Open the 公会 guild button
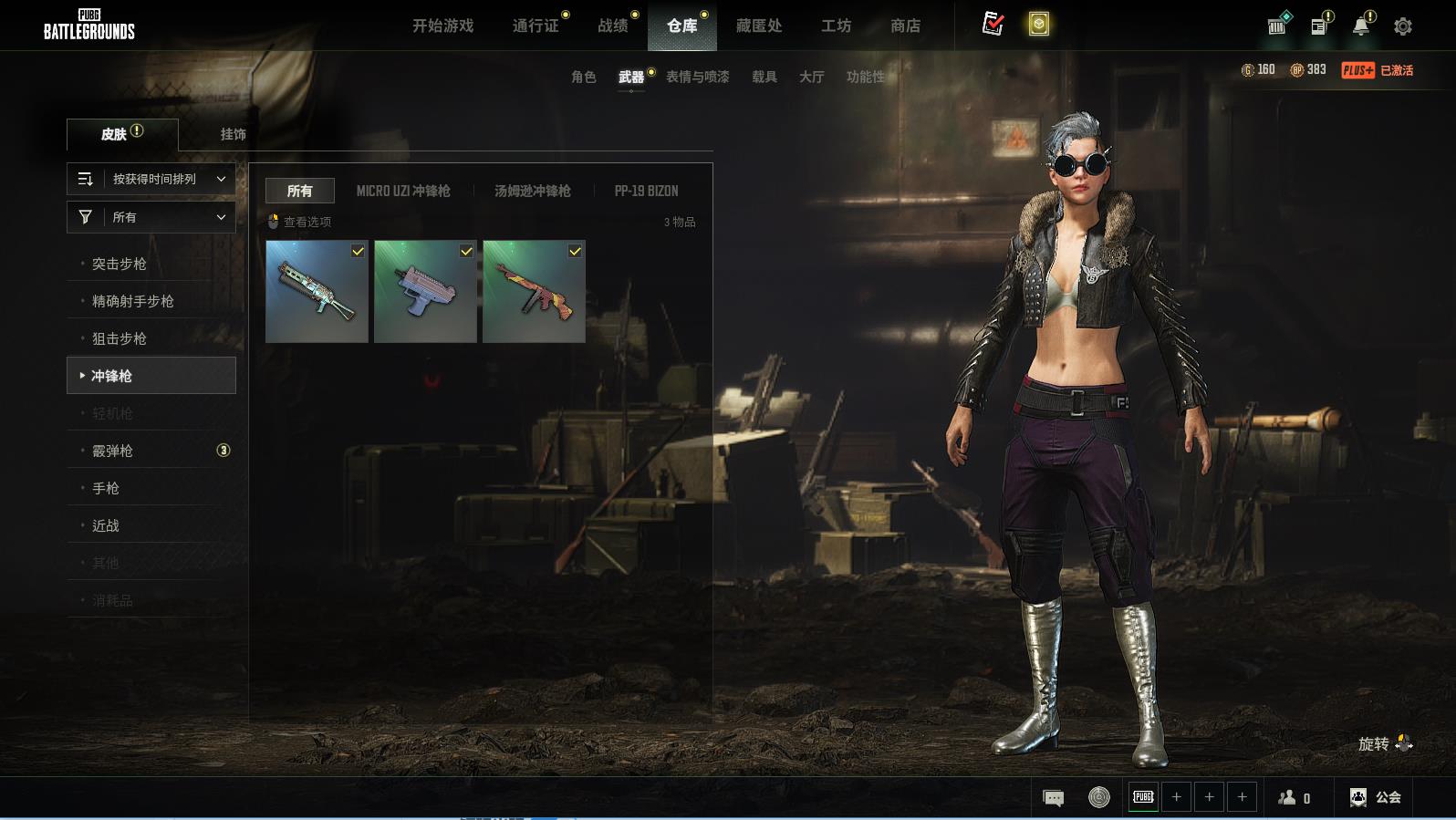 1376,797
